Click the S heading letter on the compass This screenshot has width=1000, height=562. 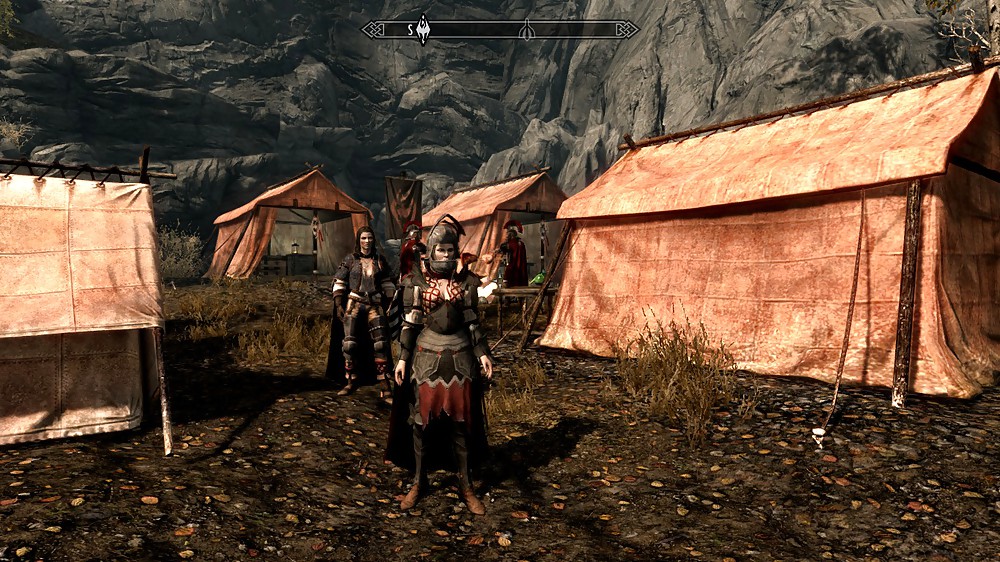pos(410,30)
